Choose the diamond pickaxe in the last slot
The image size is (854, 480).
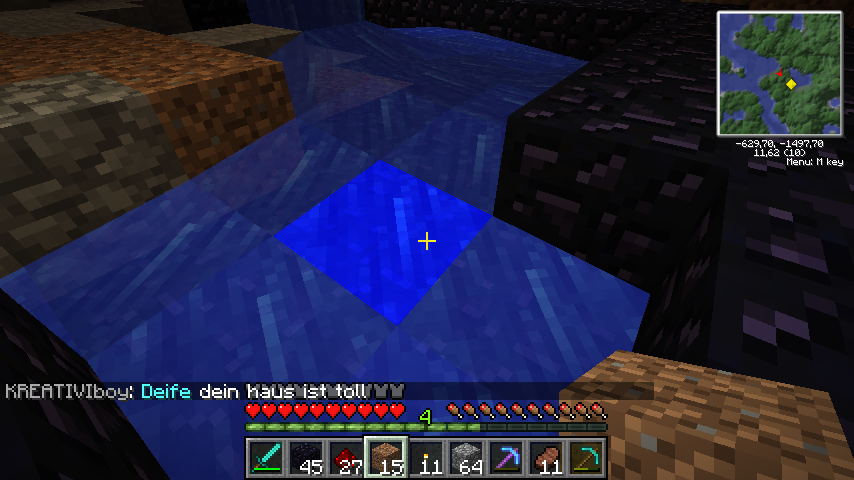pos(586,458)
